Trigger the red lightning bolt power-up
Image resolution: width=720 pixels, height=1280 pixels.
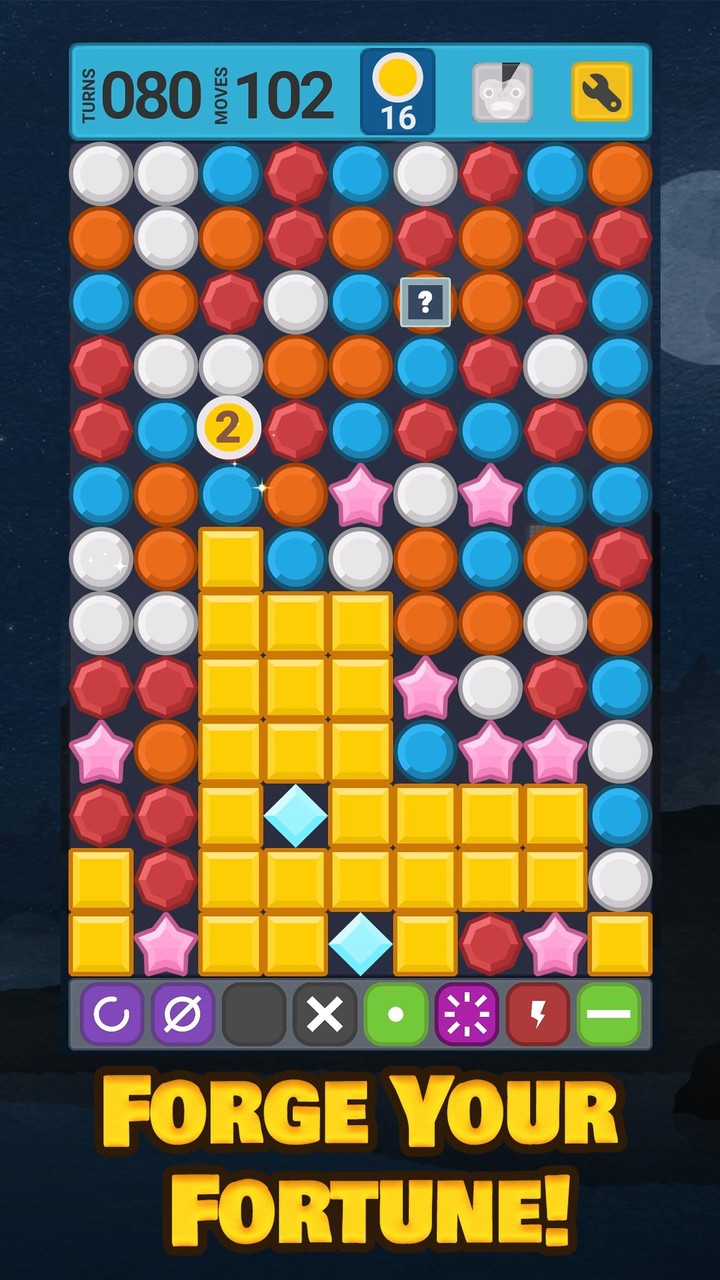tap(538, 1013)
